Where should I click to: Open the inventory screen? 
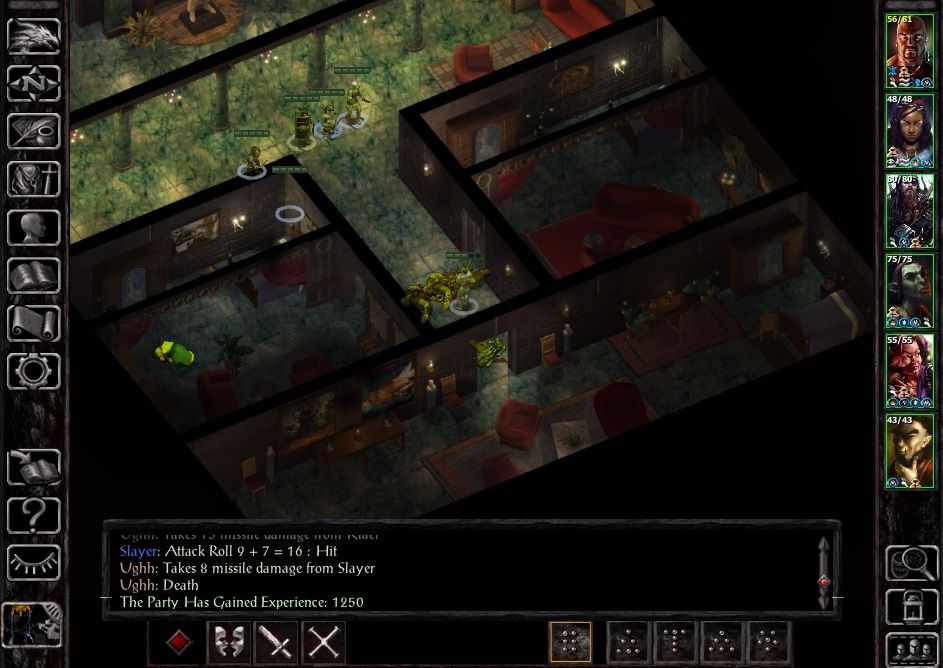(x=34, y=179)
